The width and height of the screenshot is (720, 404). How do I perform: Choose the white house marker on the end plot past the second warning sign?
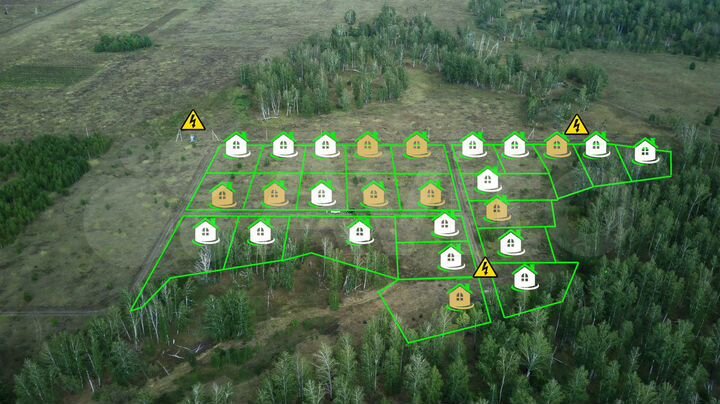pyautogui.click(x=645, y=151)
